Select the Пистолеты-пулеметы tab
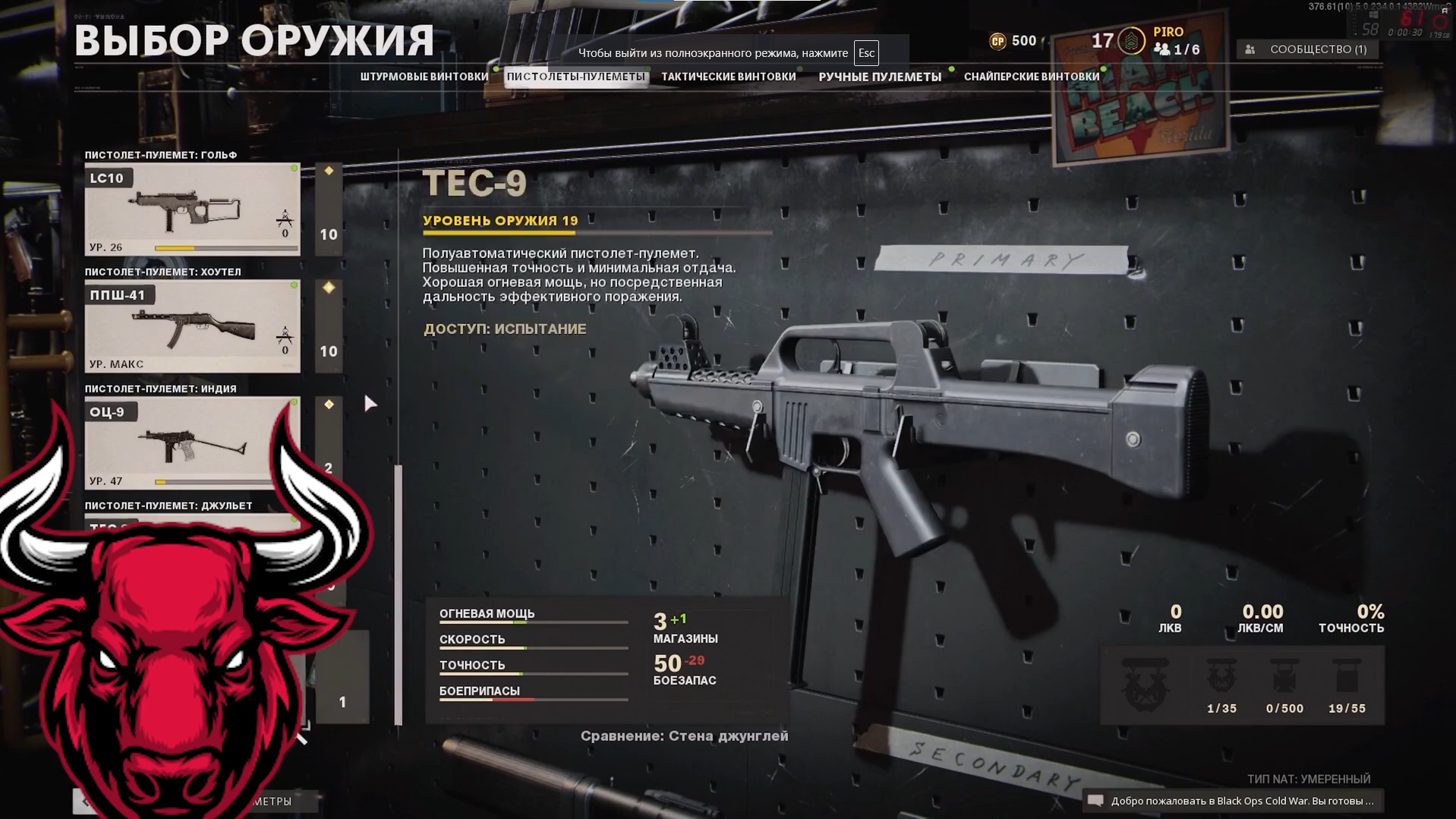Viewport: 1456px width, 819px height. [x=575, y=77]
